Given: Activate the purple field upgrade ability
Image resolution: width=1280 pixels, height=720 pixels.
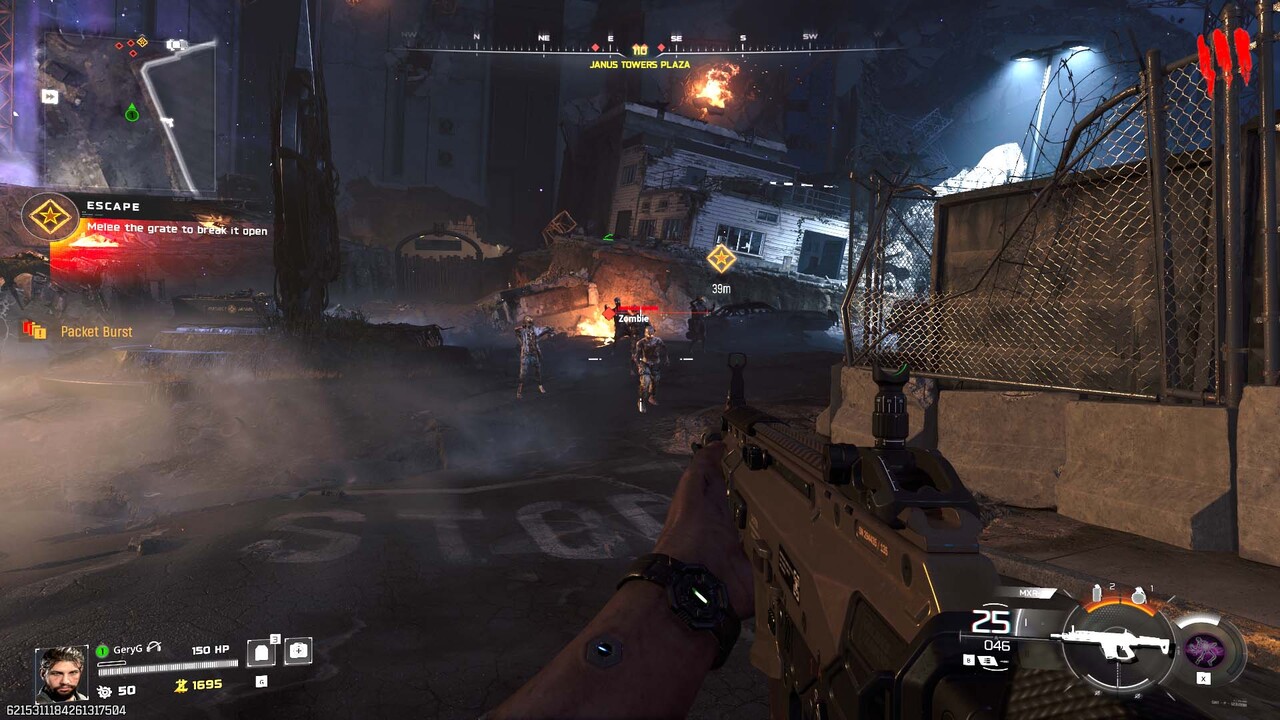Looking at the screenshot, I should click(x=1204, y=649).
